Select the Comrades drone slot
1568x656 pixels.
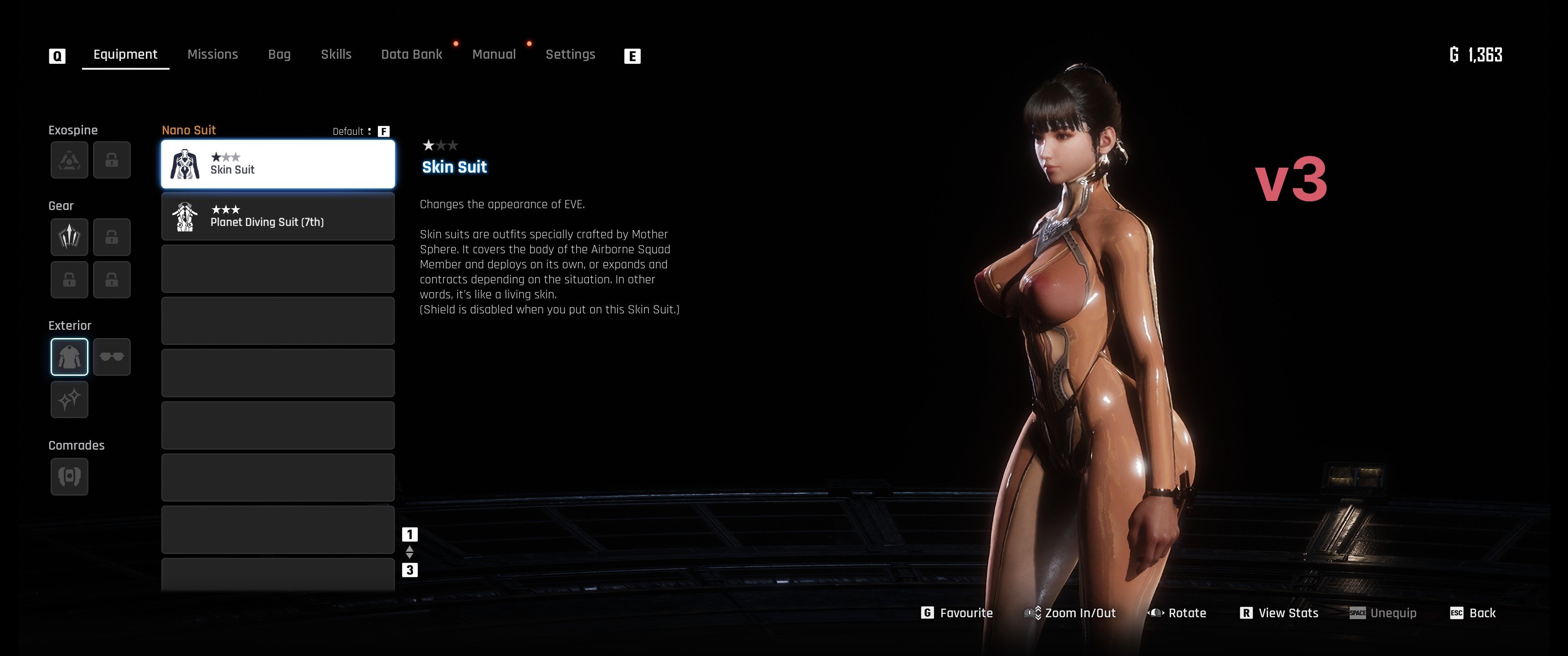(x=69, y=476)
